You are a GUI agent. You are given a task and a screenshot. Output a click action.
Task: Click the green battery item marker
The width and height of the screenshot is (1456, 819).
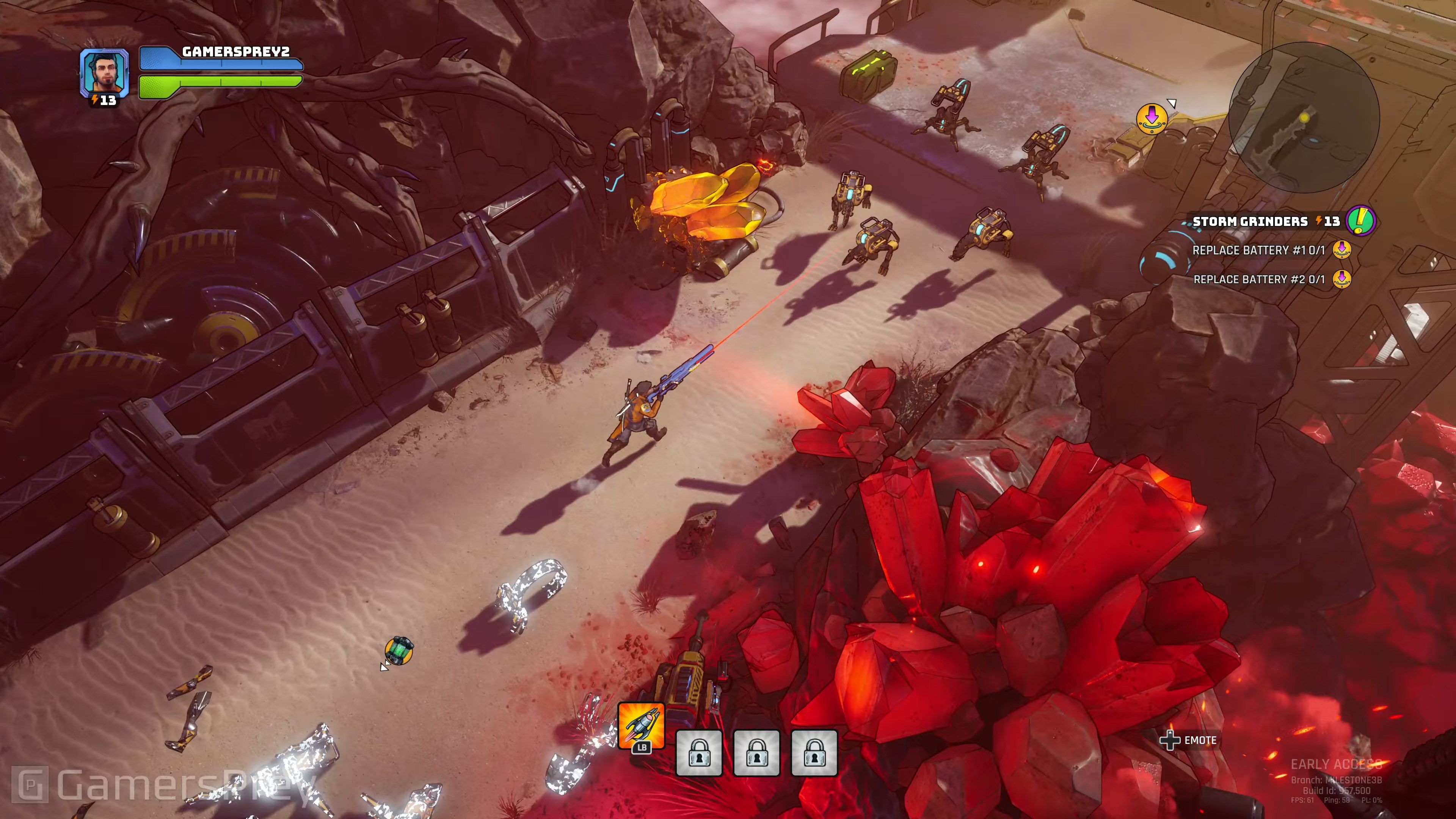(x=399, y=650)
